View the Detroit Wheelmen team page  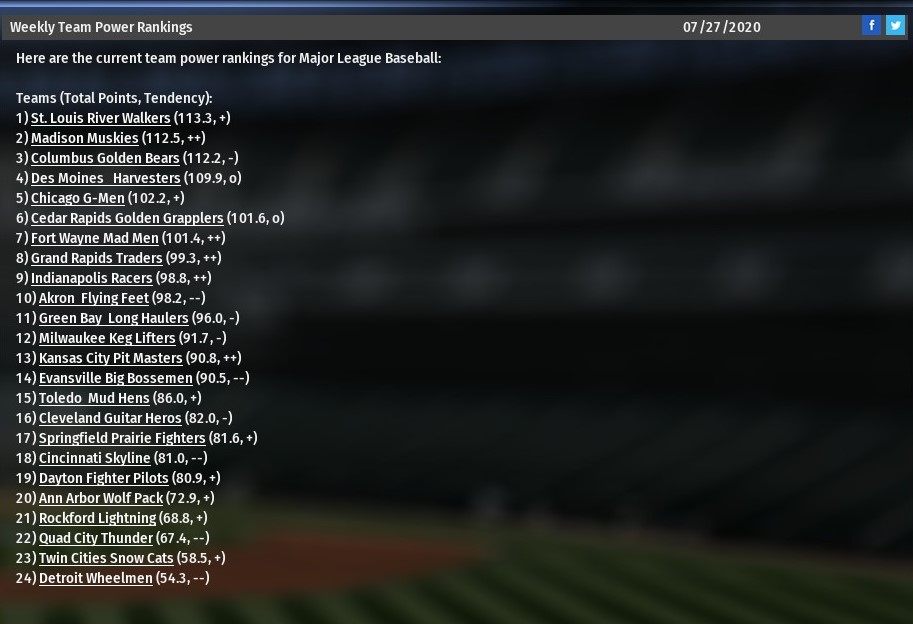(x=95, y=578)
